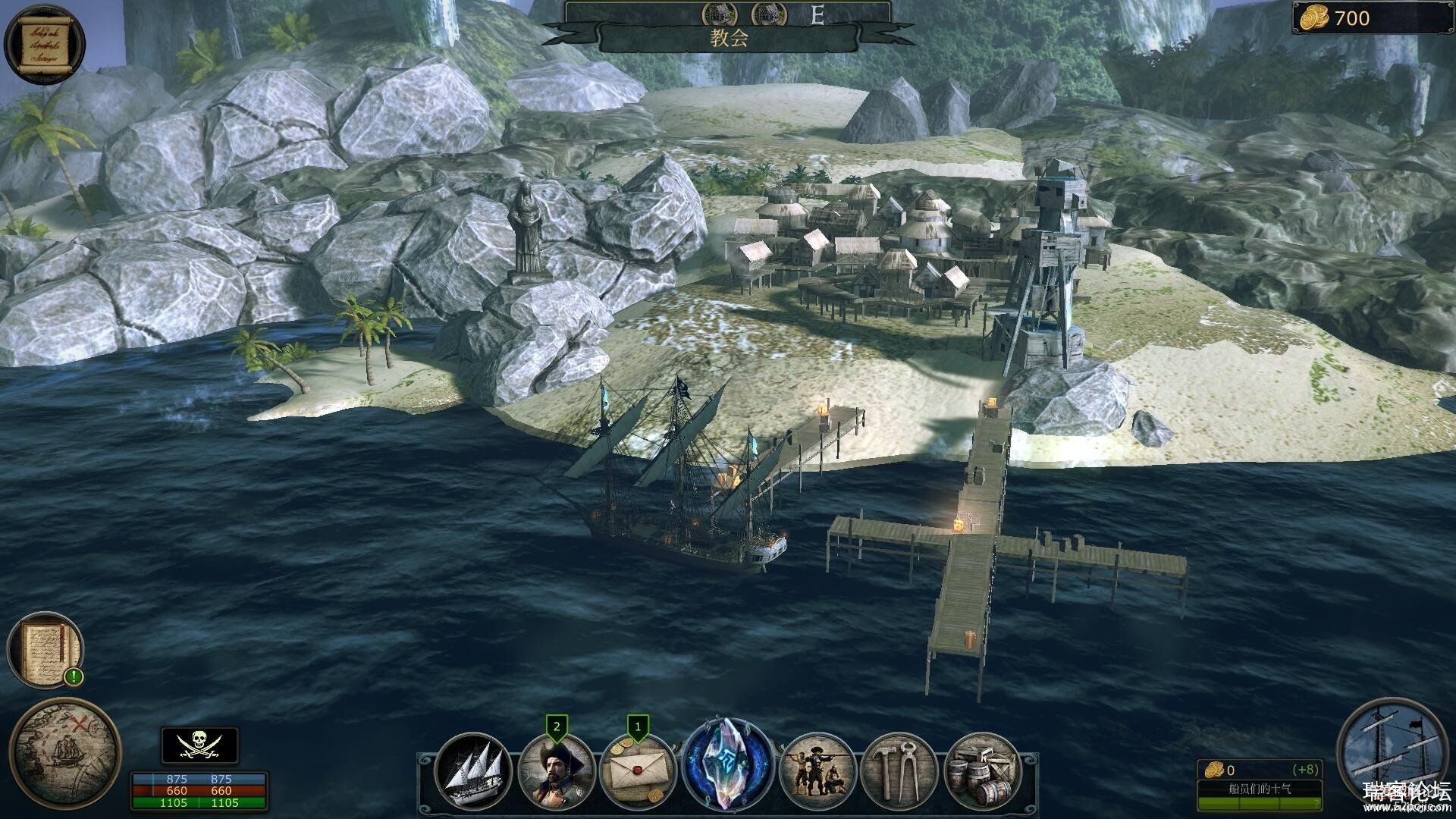Open the parchment scroll menu icon

point(45,43)
